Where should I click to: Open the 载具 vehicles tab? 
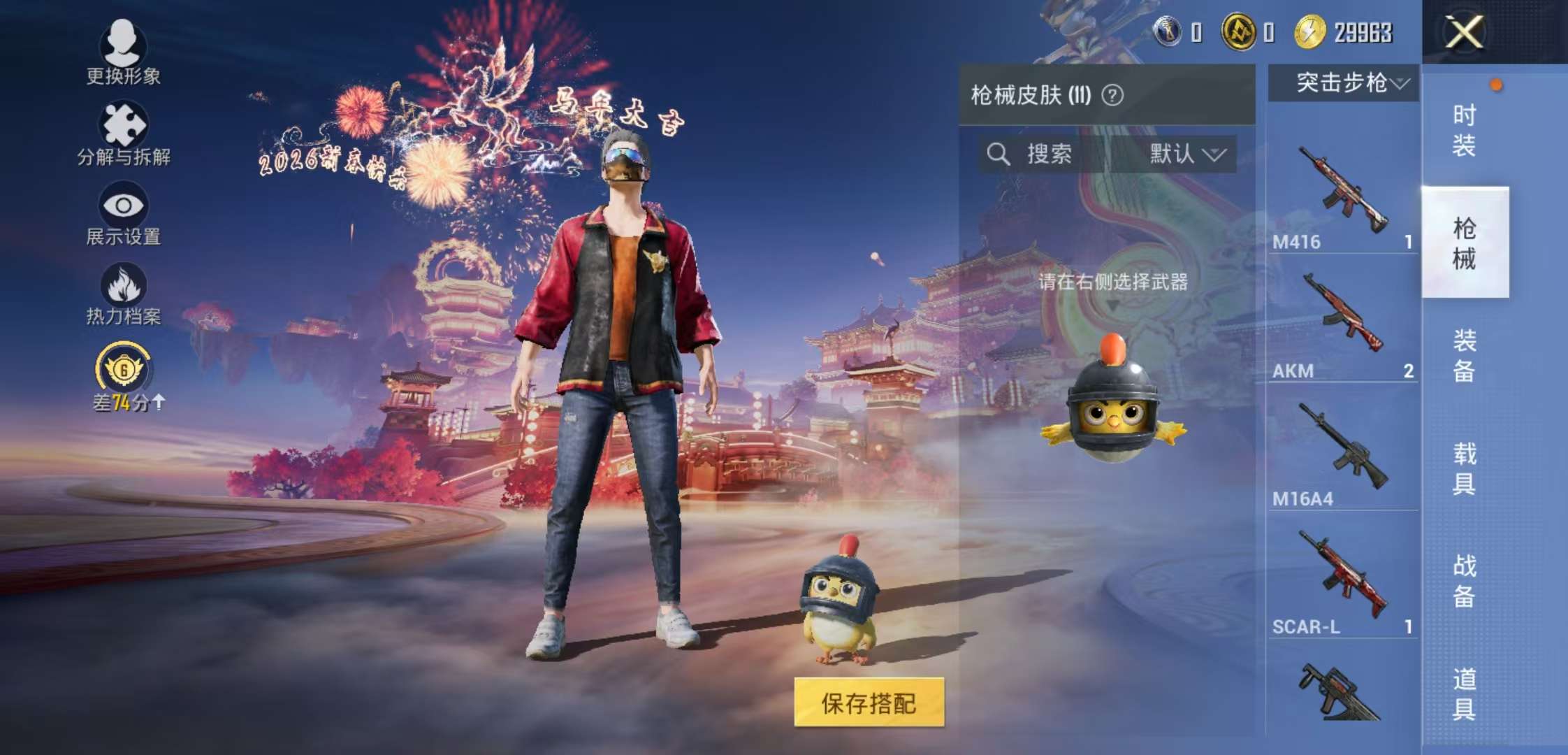pos(1465,468)
